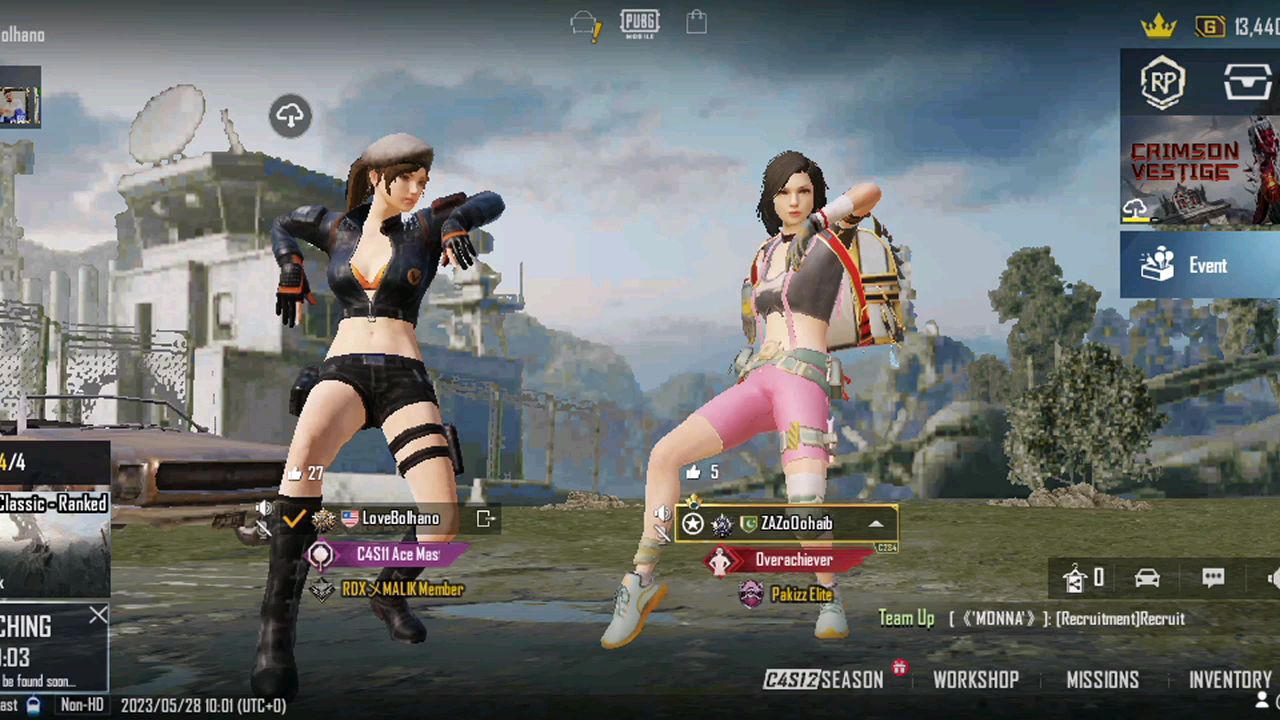Open the treasure chest crate icon
The height and width of the screenshot is (720, 1280).
coord(1248,84)
